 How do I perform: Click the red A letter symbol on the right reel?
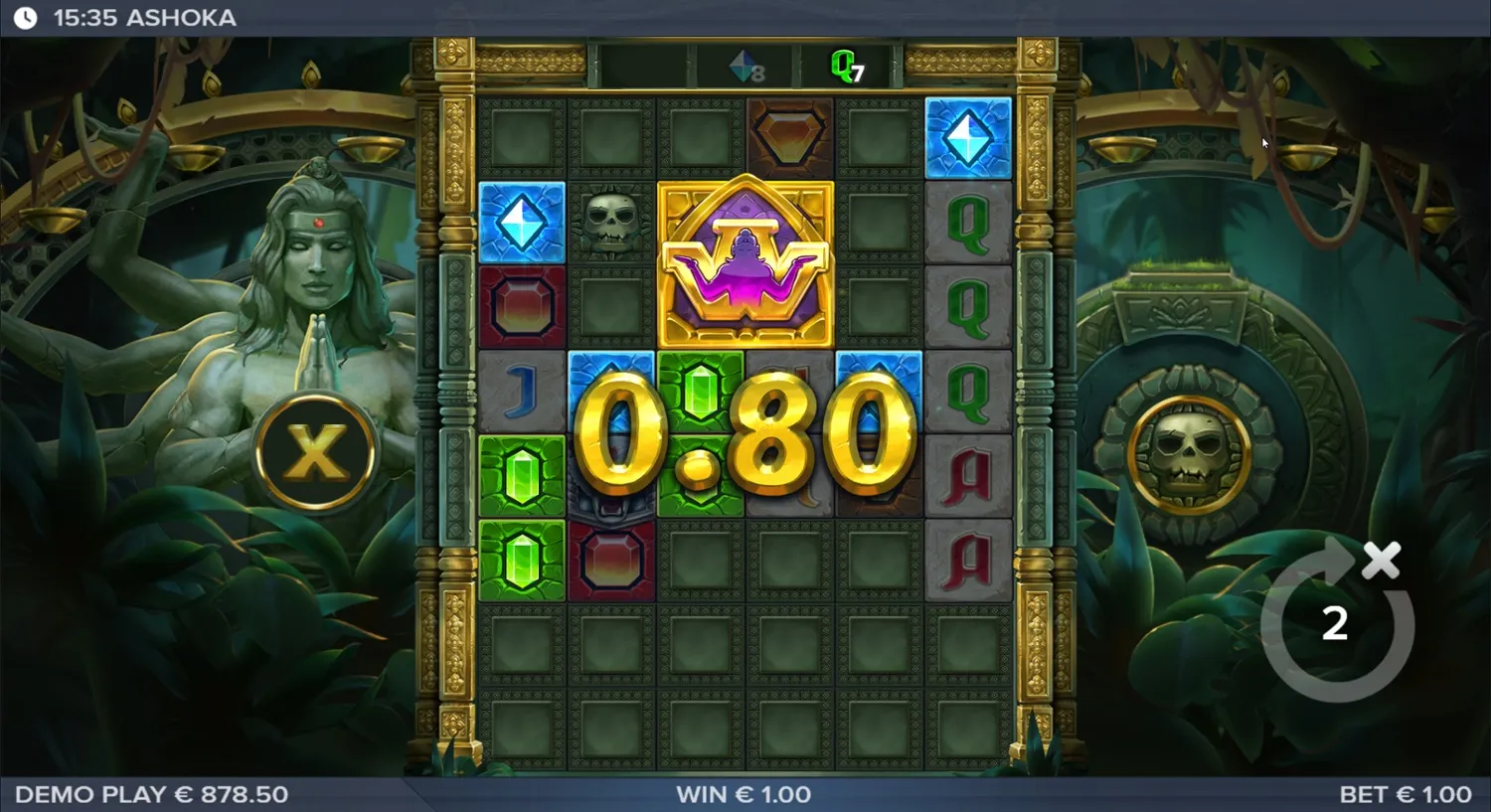pos(967,475)
